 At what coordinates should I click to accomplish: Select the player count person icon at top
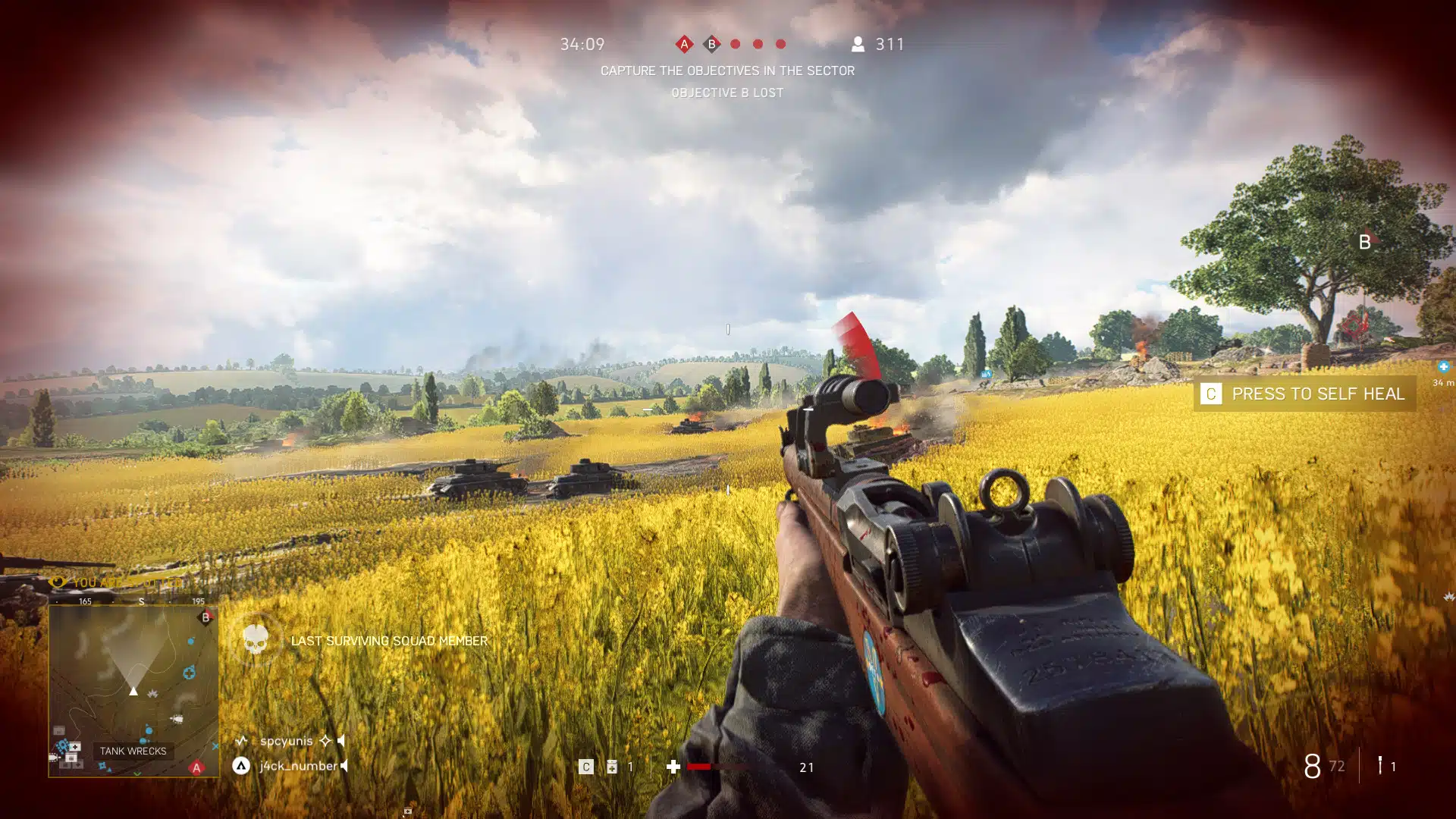pyautogui.click(x=858, y=44)
